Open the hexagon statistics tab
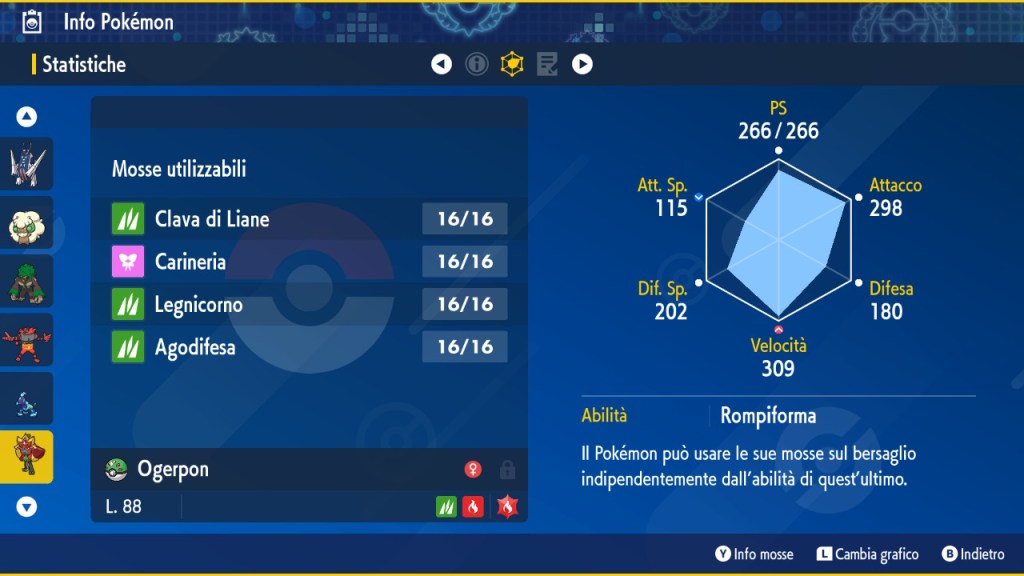 [512, 65]
